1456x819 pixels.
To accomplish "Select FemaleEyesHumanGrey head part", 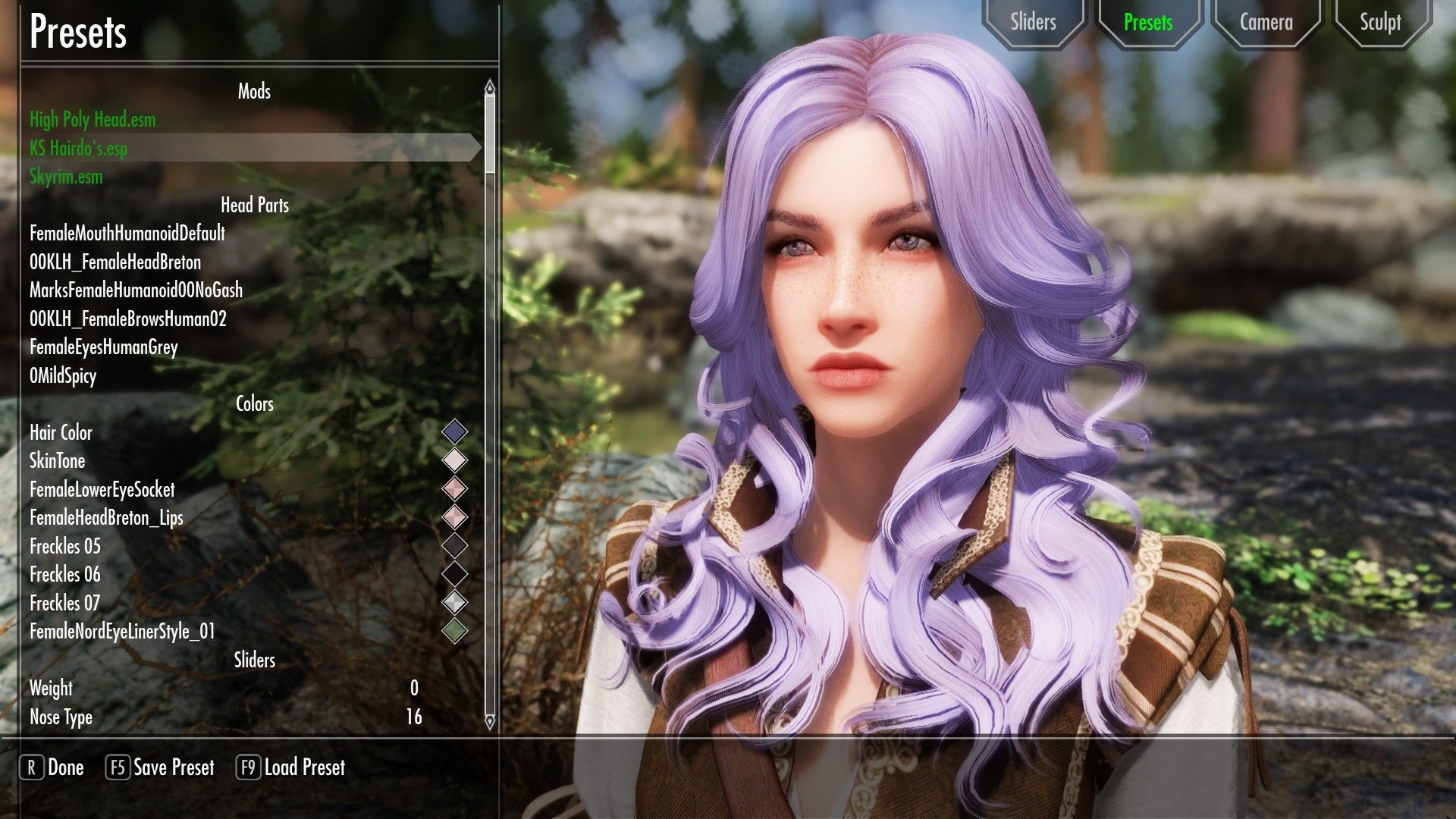I will point(102,348).
